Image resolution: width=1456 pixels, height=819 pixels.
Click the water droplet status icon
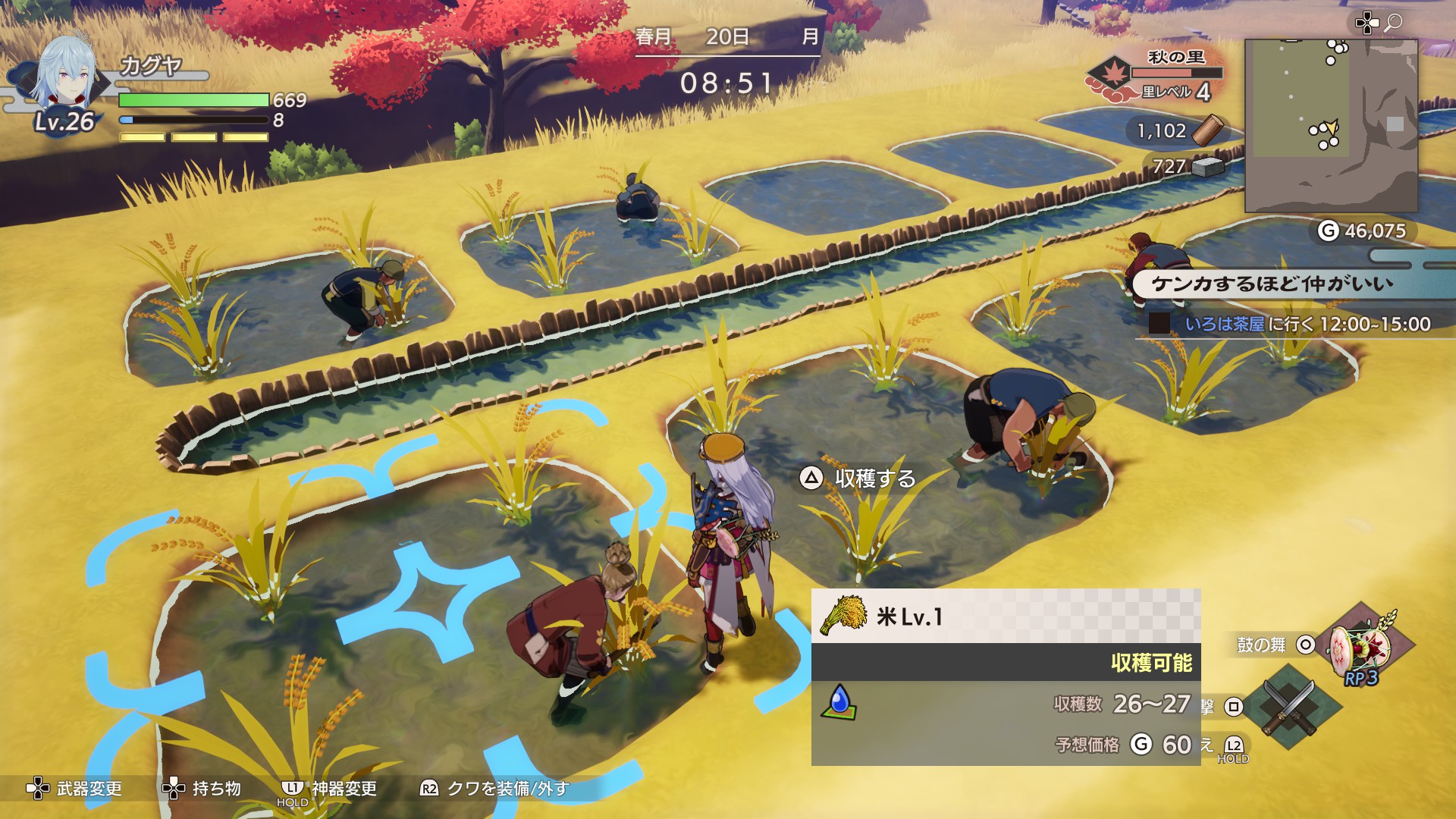[x=839, y=701]
